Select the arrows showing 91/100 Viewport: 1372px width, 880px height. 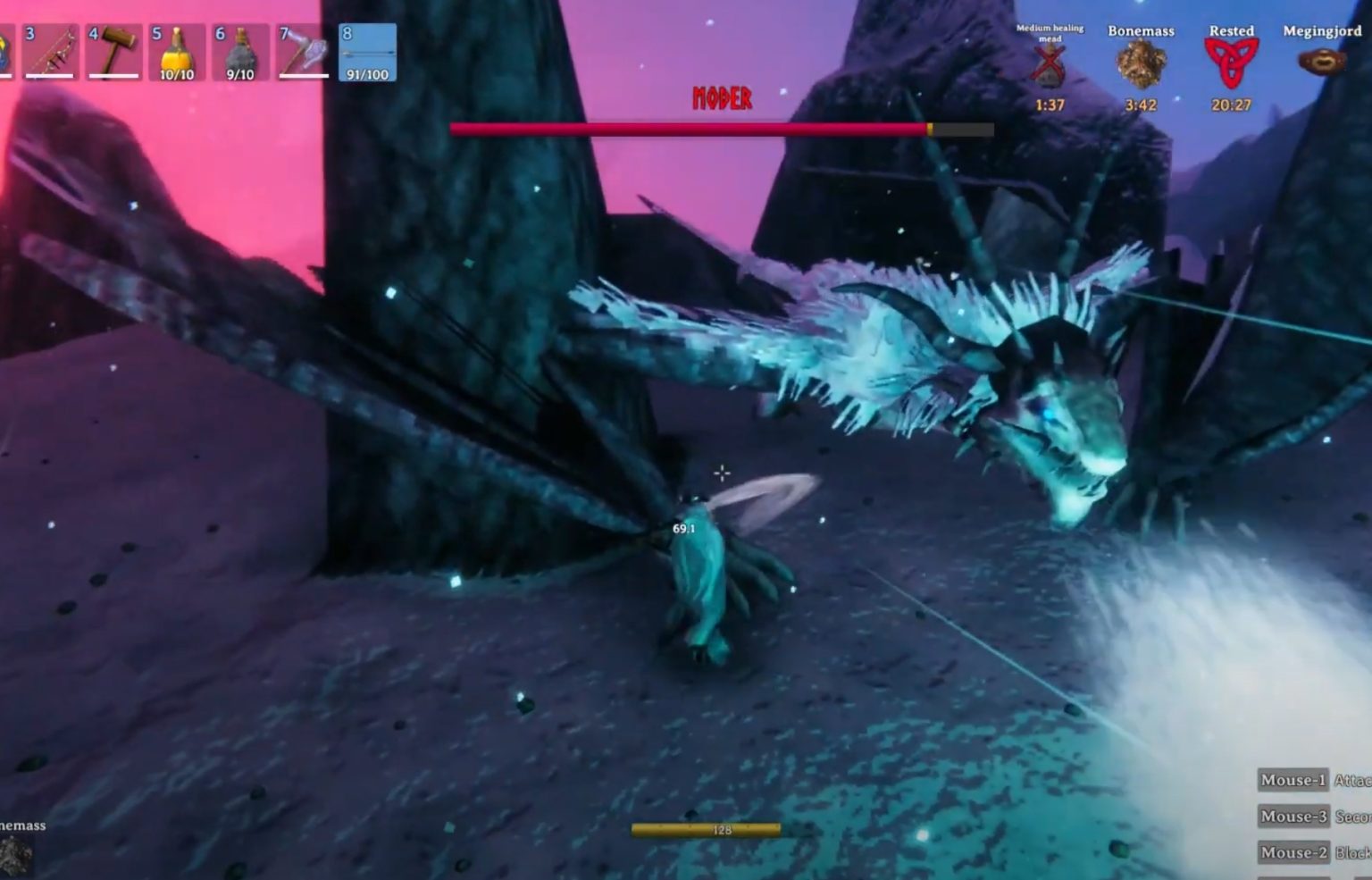coord(368,51)
